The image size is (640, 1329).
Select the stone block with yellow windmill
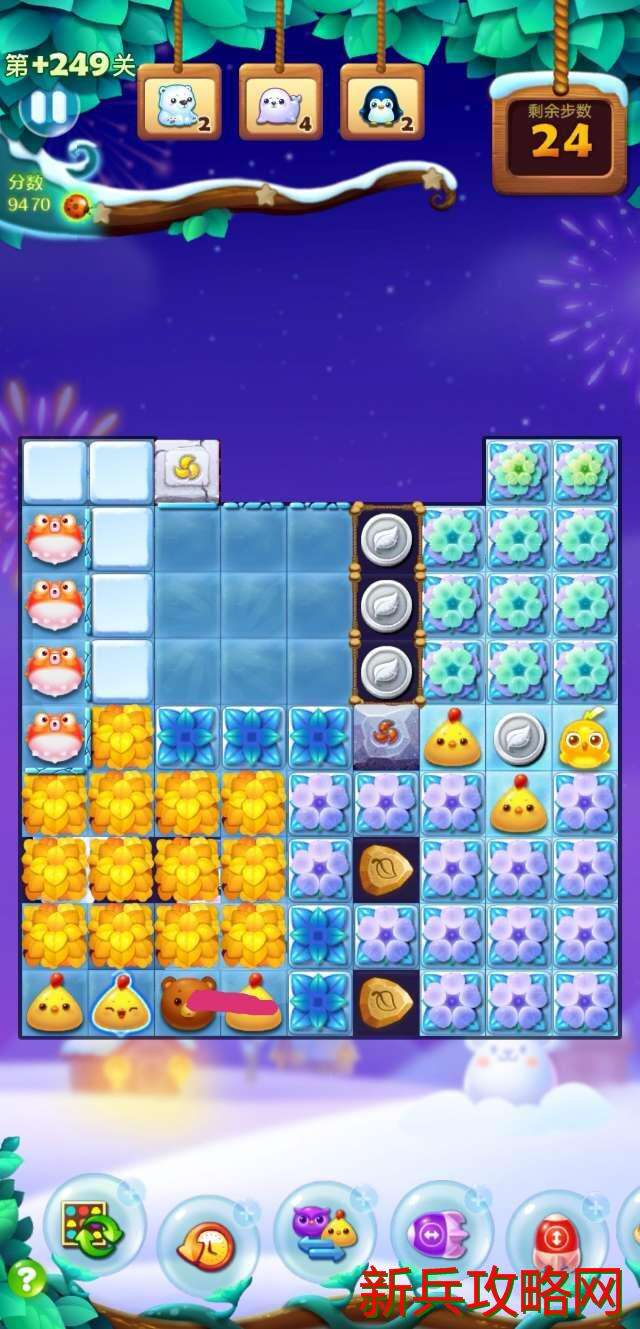coord(187,469)
